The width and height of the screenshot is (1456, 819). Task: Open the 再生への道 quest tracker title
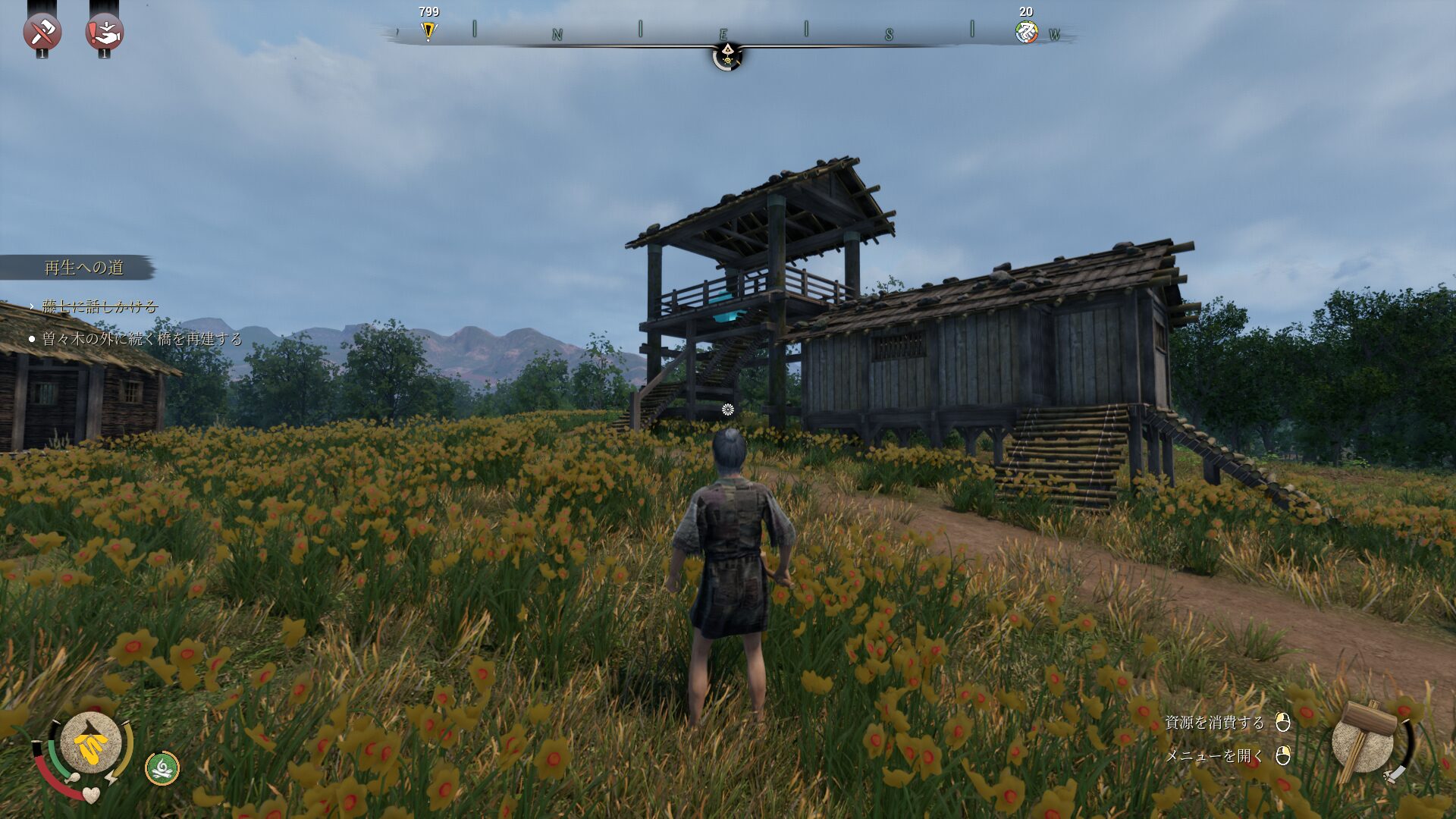tap(83, 268)
